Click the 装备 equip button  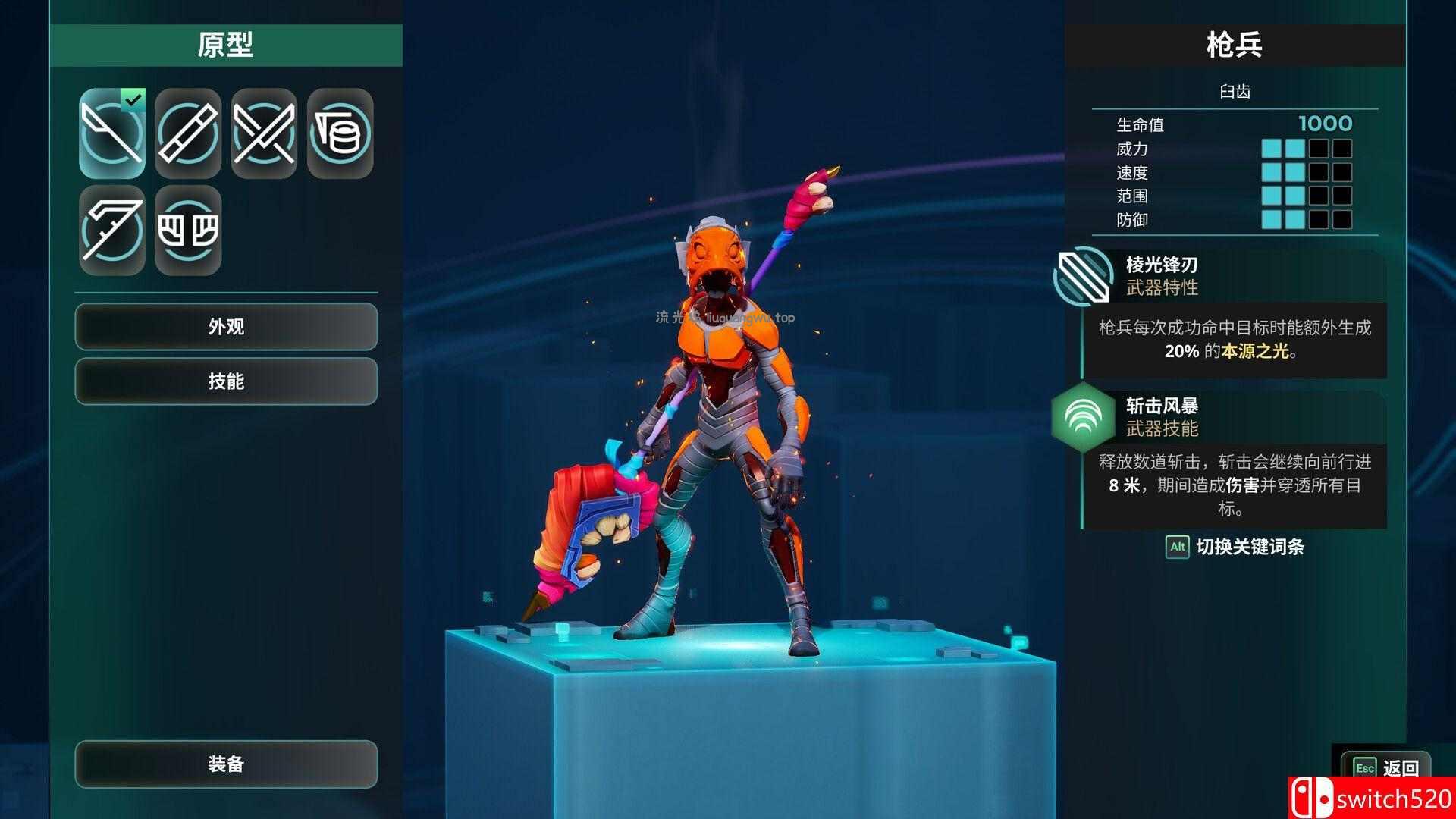tap(226, 764)
